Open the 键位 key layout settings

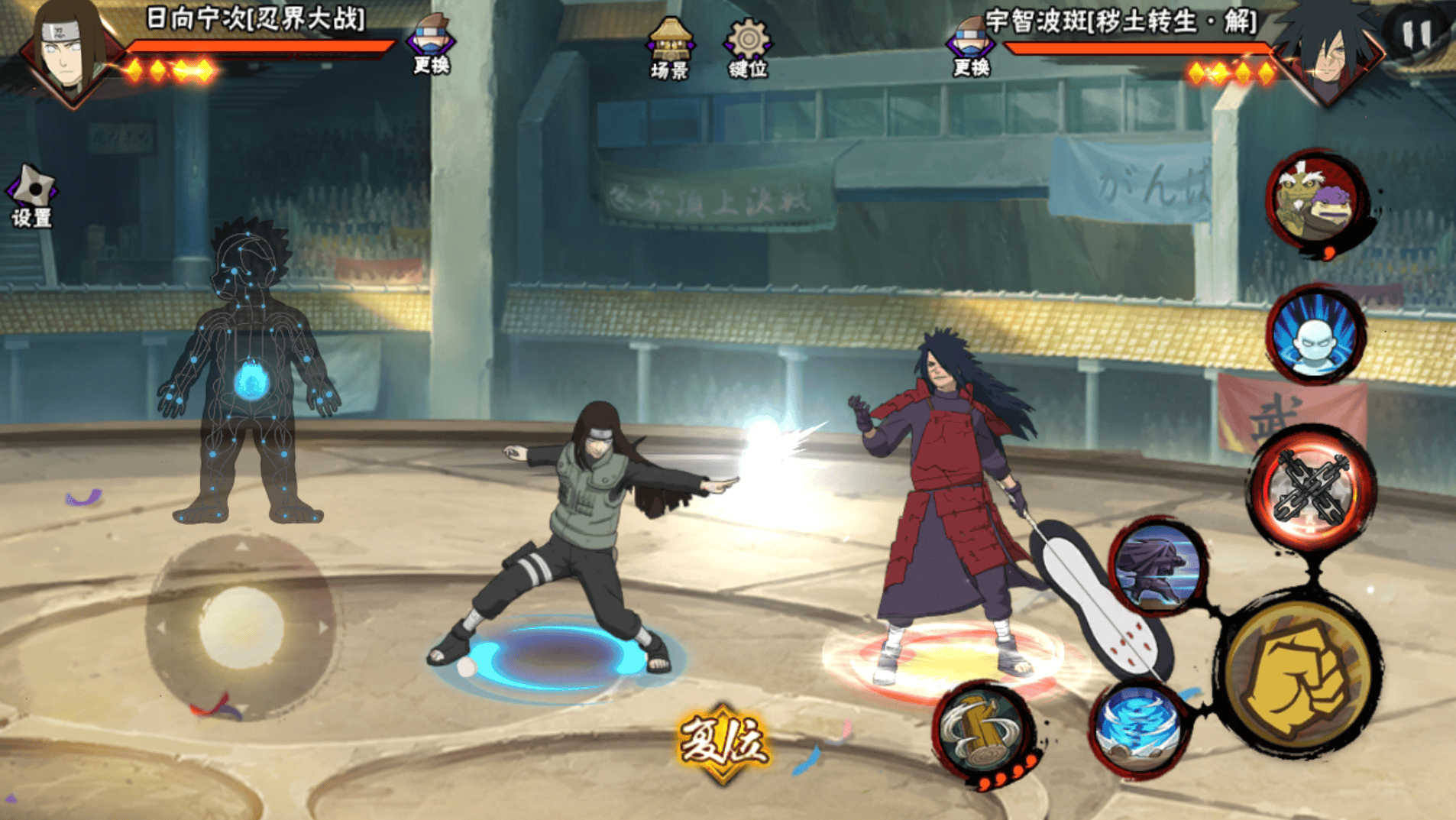(748, 48)
